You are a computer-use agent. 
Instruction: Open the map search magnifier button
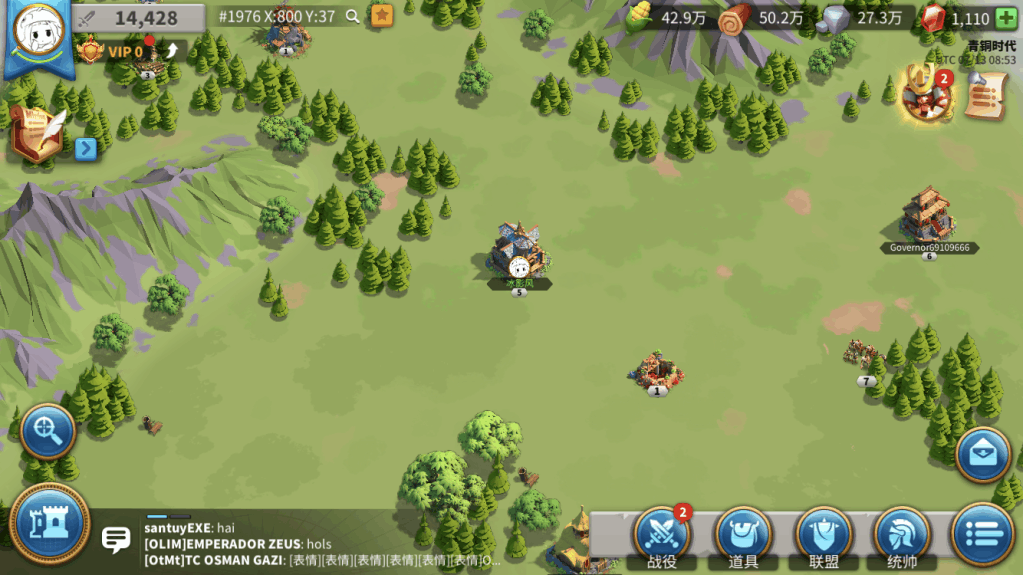[x=47, y=431]
